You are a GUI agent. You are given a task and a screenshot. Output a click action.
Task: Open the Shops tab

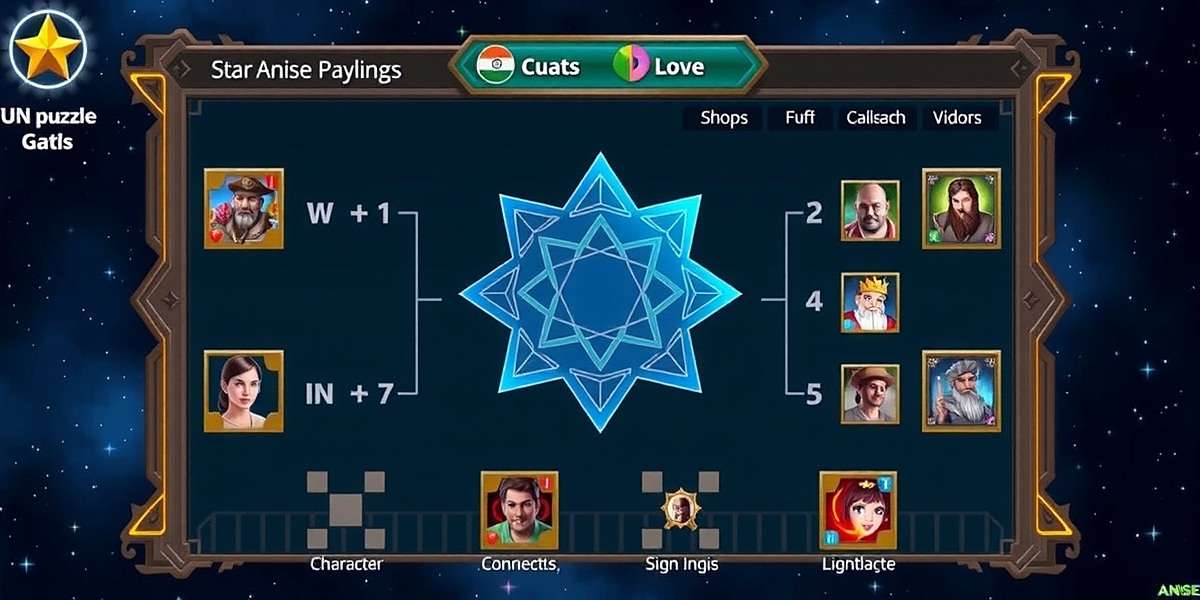[723, 118]
